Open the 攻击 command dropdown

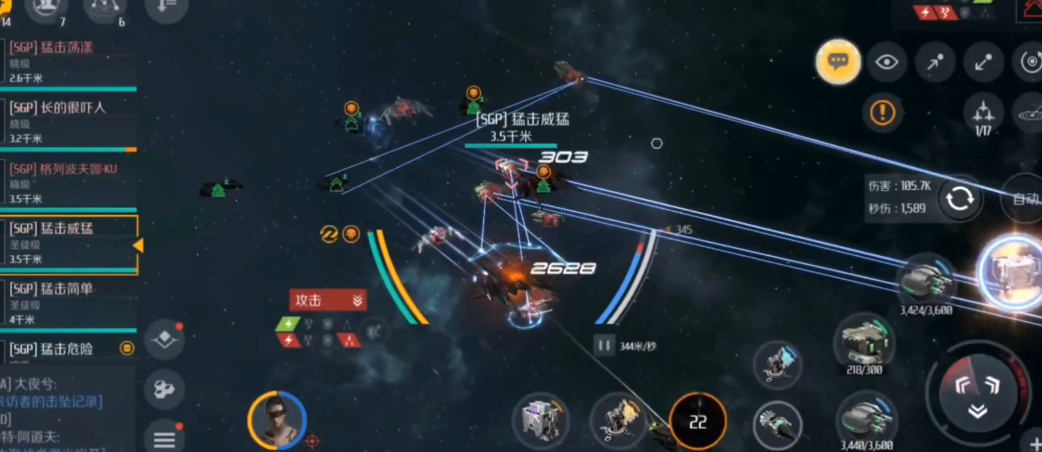(x=328, y=300)
